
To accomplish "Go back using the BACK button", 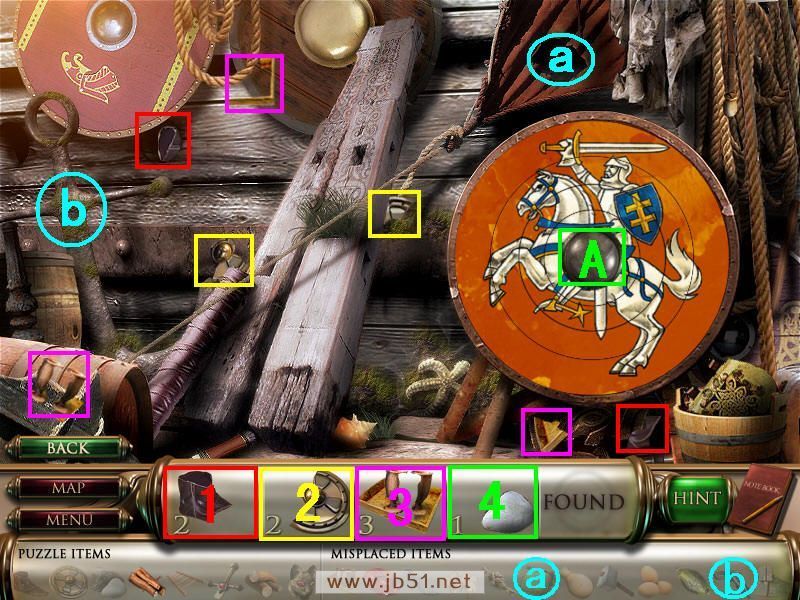I will click(x=67, y=449).
